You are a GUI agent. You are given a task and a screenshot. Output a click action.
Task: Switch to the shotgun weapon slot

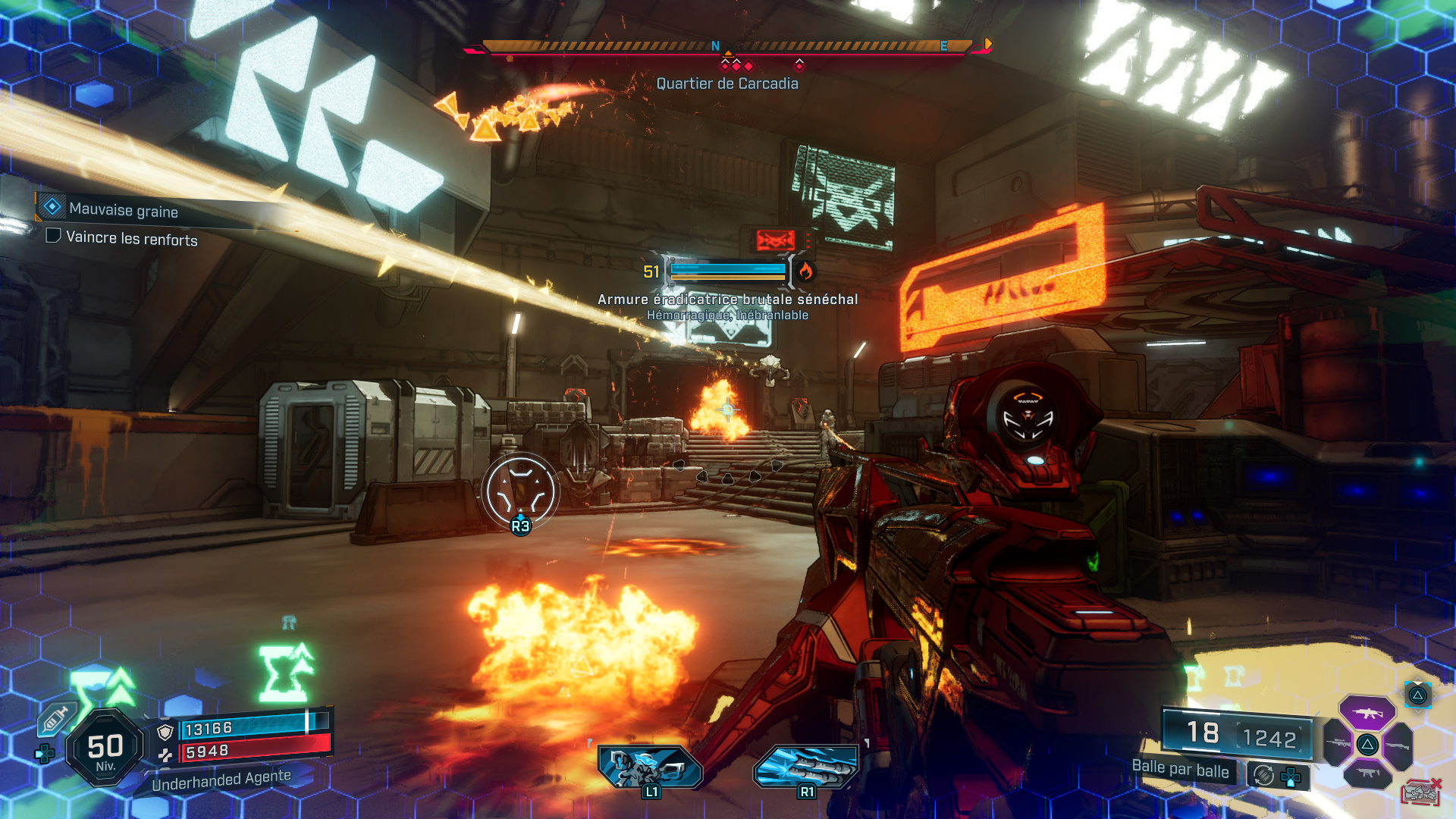[1397, 745]
